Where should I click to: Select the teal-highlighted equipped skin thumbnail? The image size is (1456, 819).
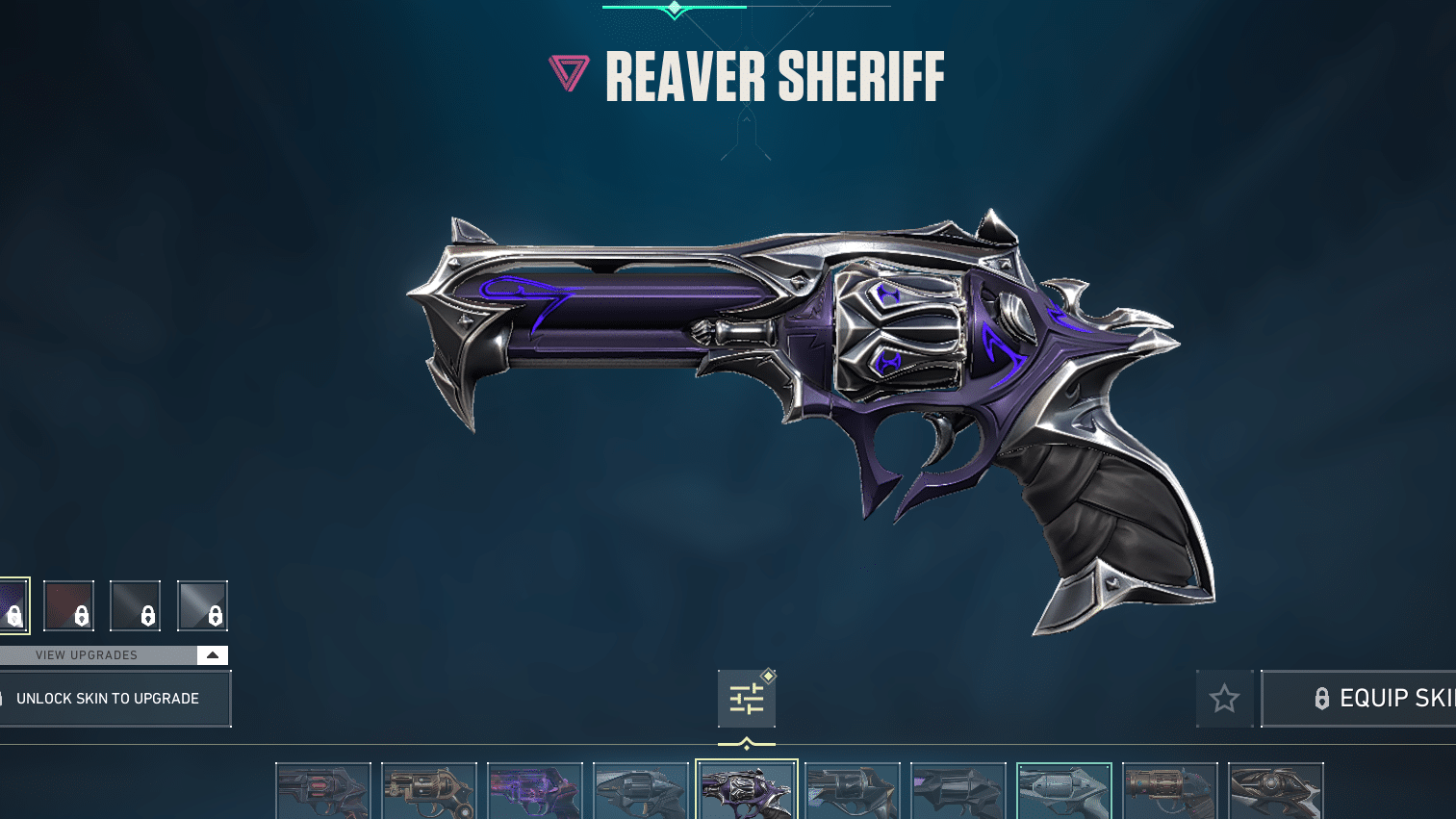1064,793
